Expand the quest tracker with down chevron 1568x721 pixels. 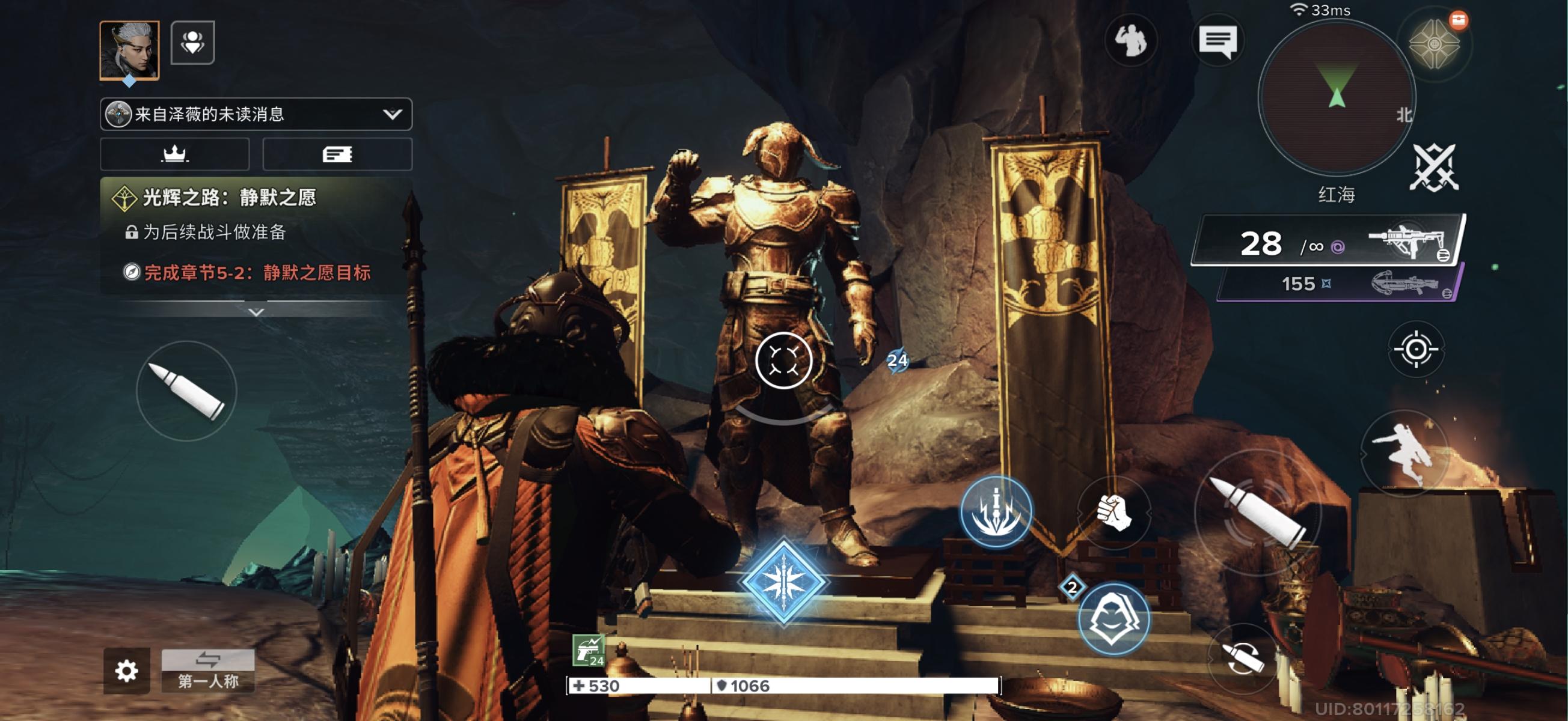tap(256, 312)
